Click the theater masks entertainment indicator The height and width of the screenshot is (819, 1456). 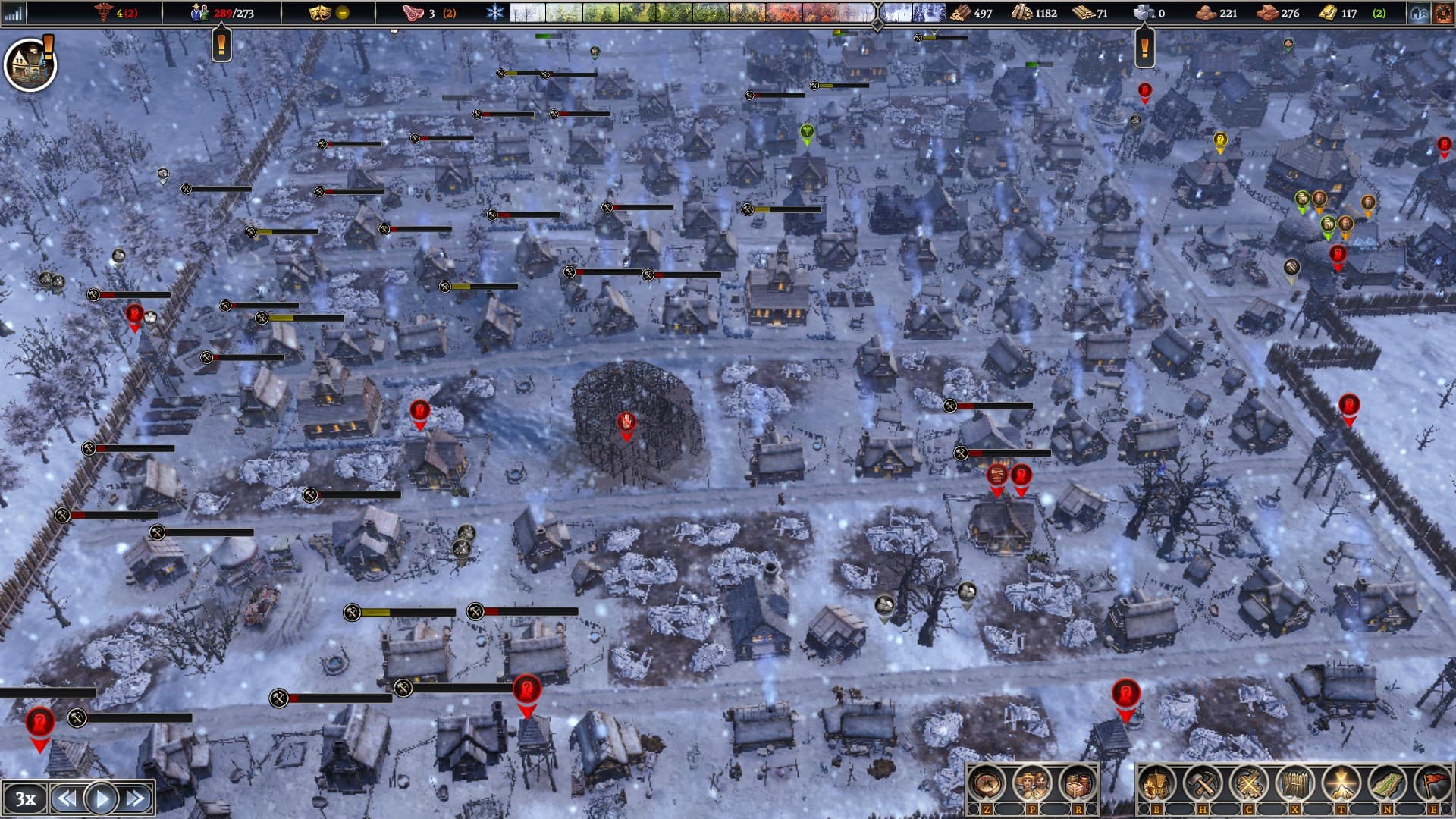319,13
